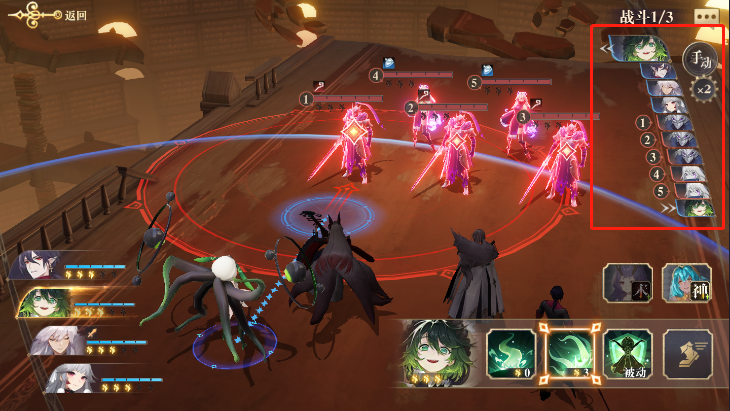View the 被动 passive skill icon
This screenshot has height=411, width=730.
[627, 354]
